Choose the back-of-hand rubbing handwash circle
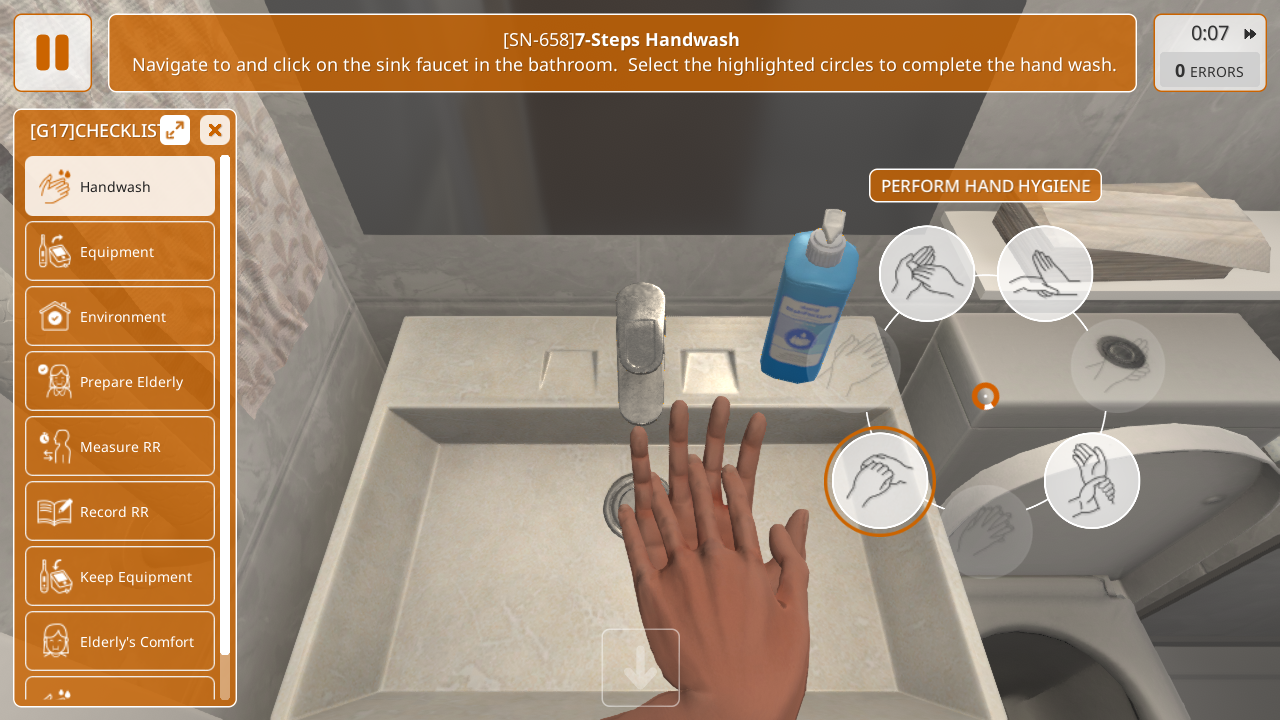The width and height of the screenshot is (1280, 720). (x=1045, y=273)
